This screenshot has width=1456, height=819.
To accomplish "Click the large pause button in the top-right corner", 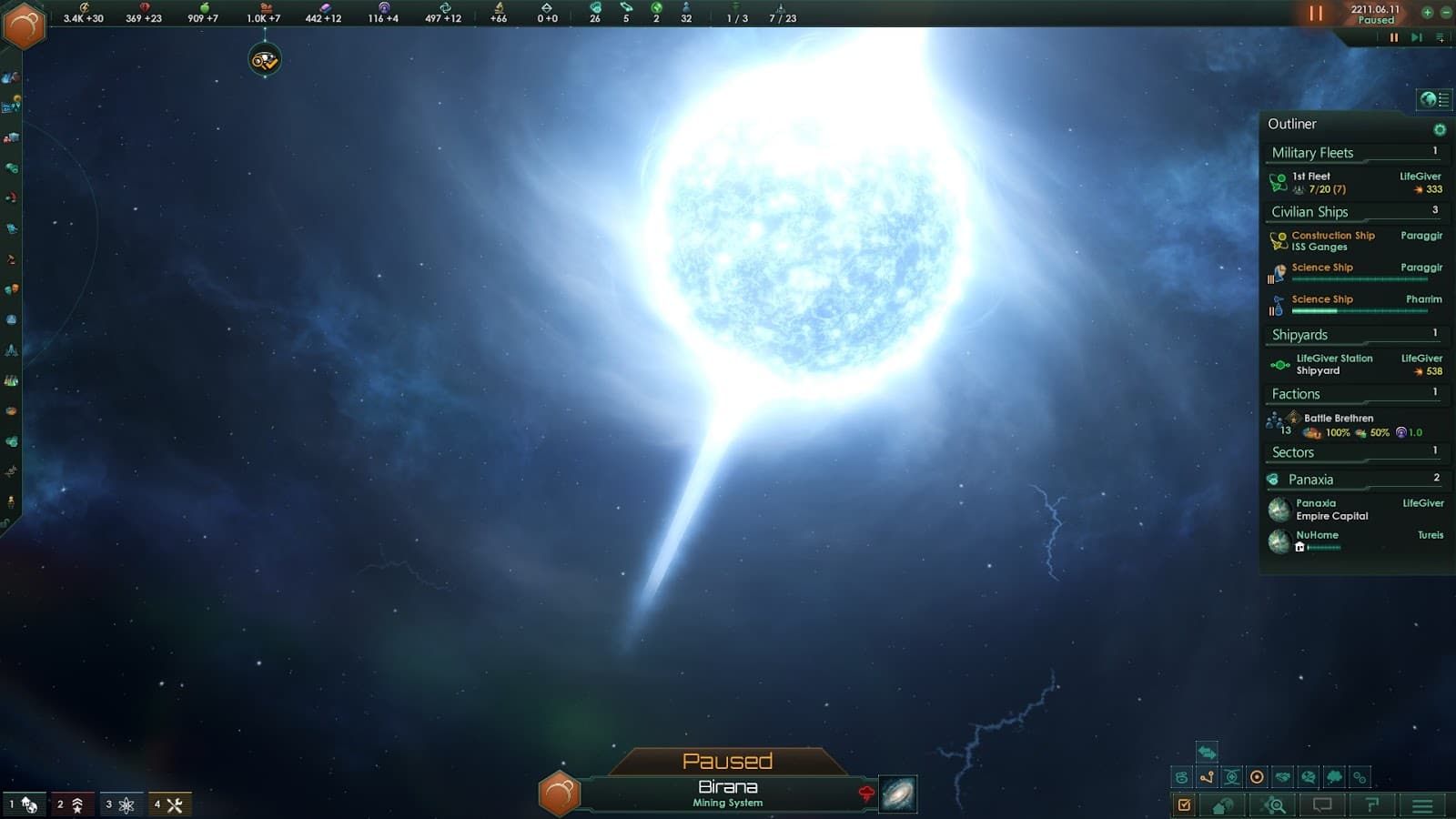I will coord(1316,14).
